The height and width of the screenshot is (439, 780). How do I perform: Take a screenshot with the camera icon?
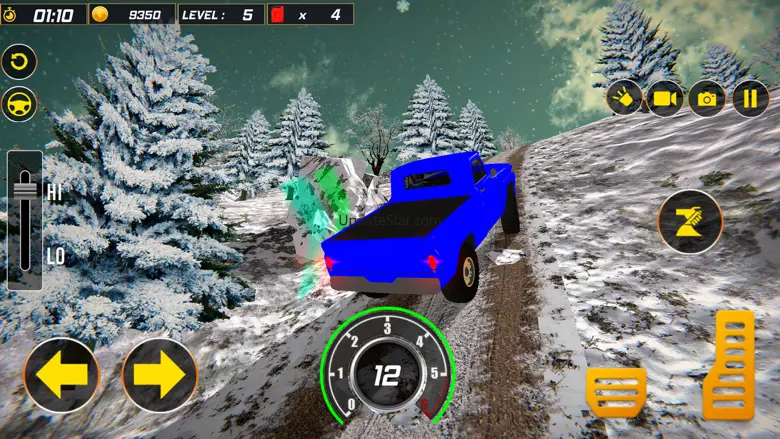[707, 98]
